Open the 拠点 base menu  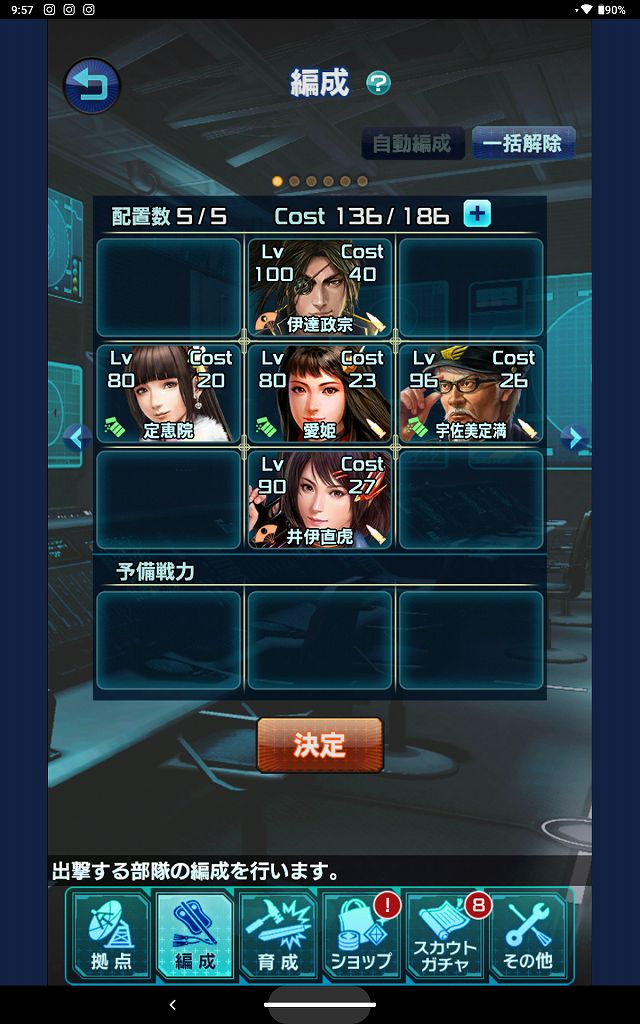point(110,934)
